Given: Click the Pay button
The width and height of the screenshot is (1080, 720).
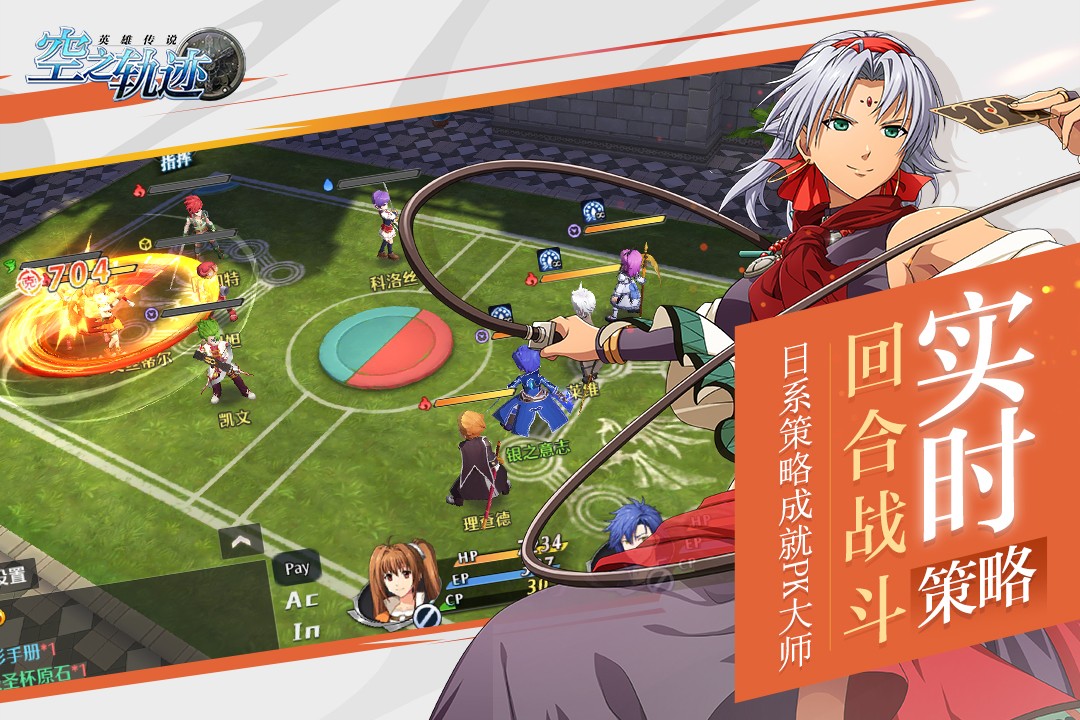Looking at the screenshot, I should pyautogui.click(x=297, y=568).
